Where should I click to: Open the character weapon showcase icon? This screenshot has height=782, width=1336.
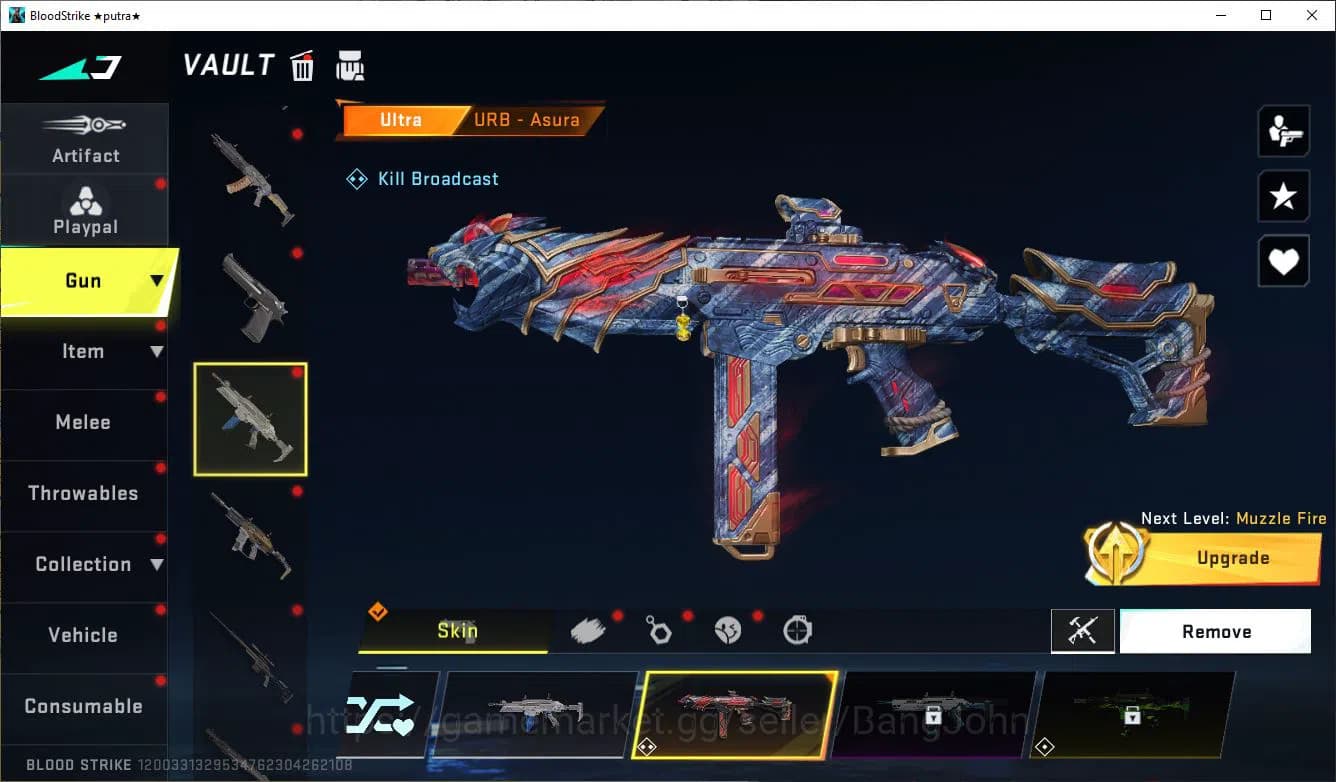(1283, 131)
